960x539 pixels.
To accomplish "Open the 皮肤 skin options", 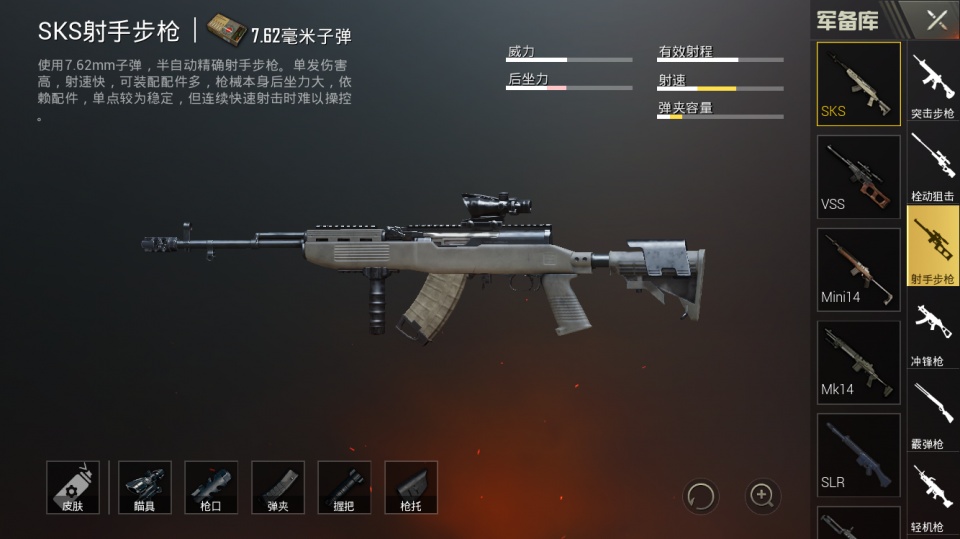I will (x=73, y=487).
